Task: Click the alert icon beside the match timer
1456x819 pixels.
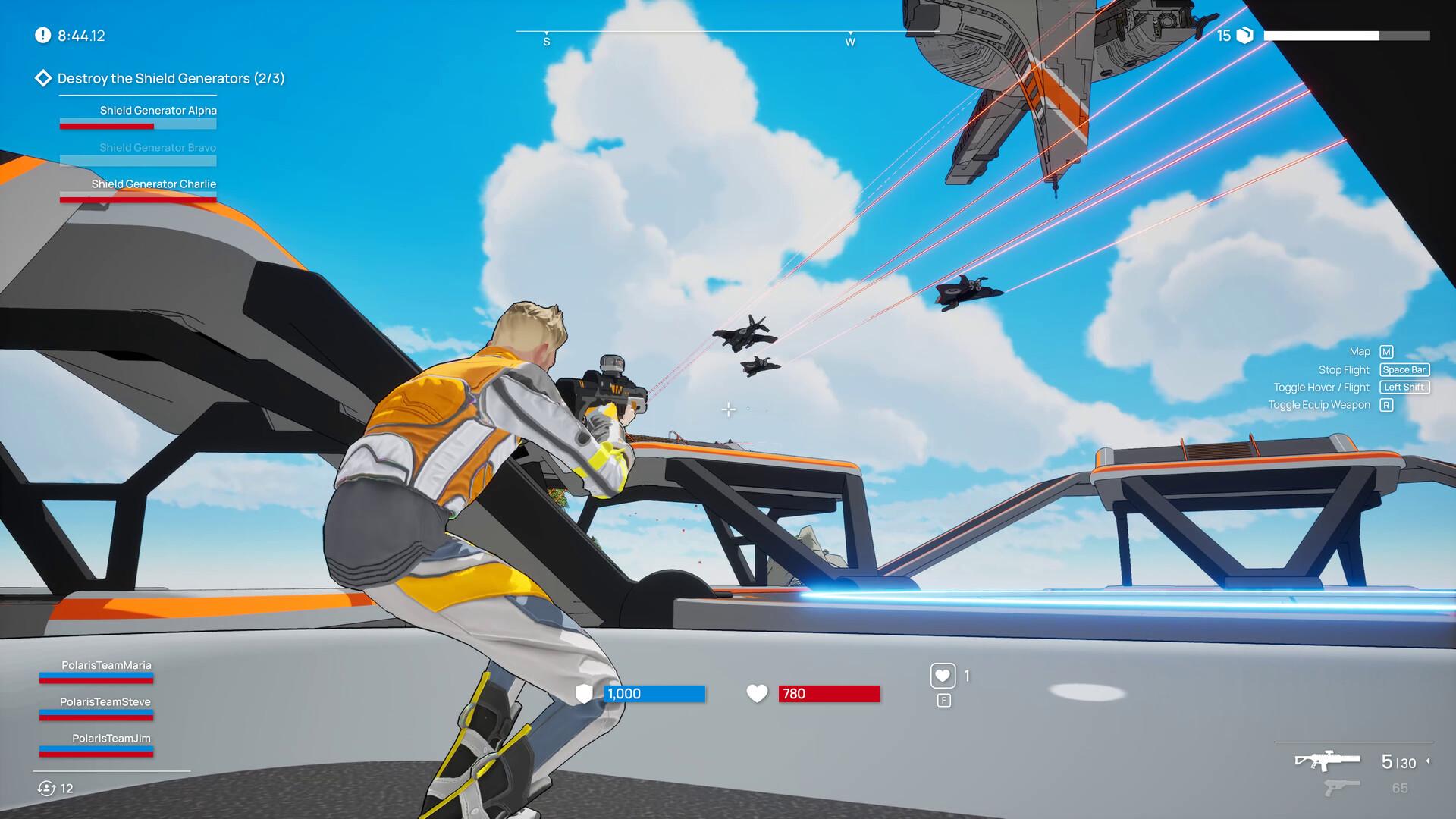Action: [x=42, y=34]
